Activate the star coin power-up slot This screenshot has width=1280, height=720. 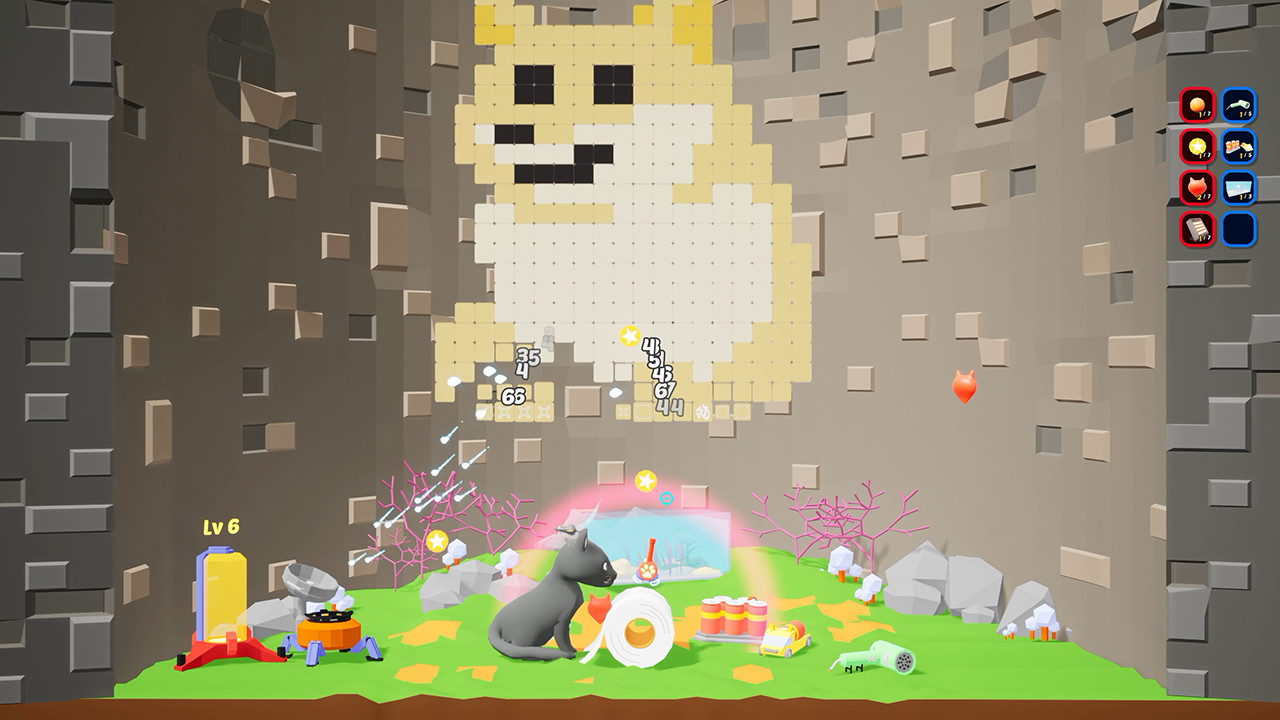(1196, 145)
